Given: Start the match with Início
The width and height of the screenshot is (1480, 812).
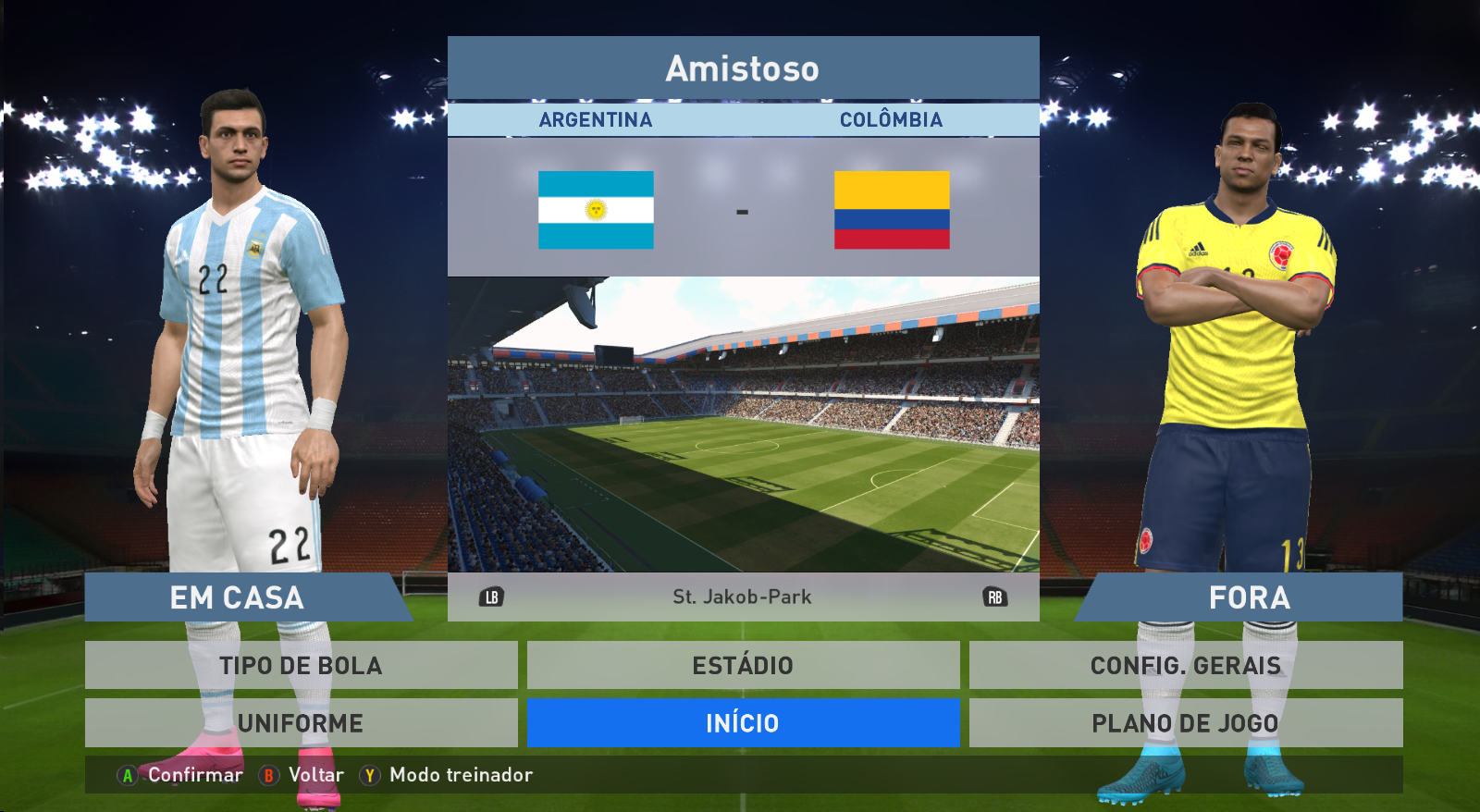Looking at the screenshot, I should coord(743,723).
